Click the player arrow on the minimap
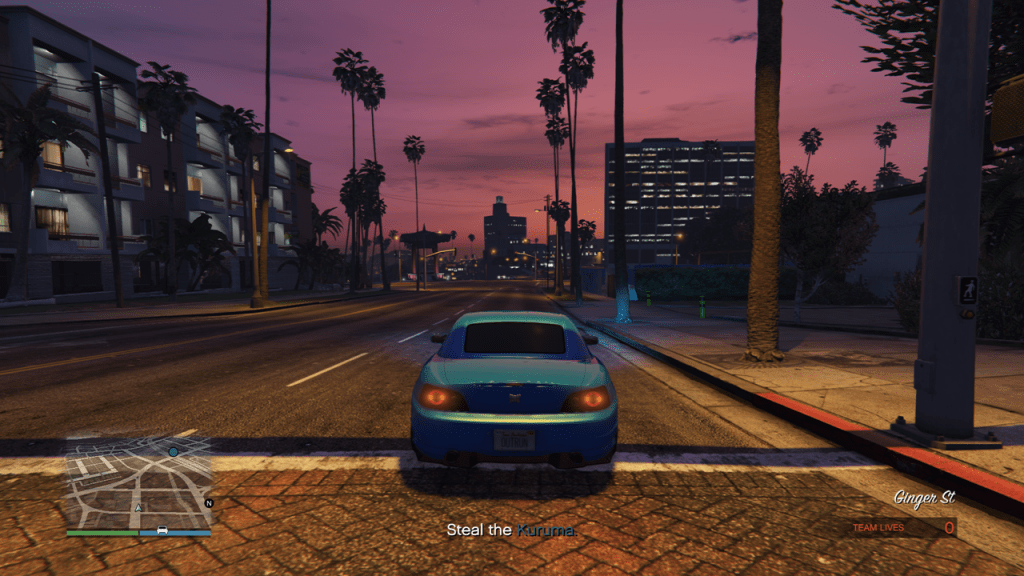Image resolution: width=1024 pixels, height=576 pixels. coord(137,507)
